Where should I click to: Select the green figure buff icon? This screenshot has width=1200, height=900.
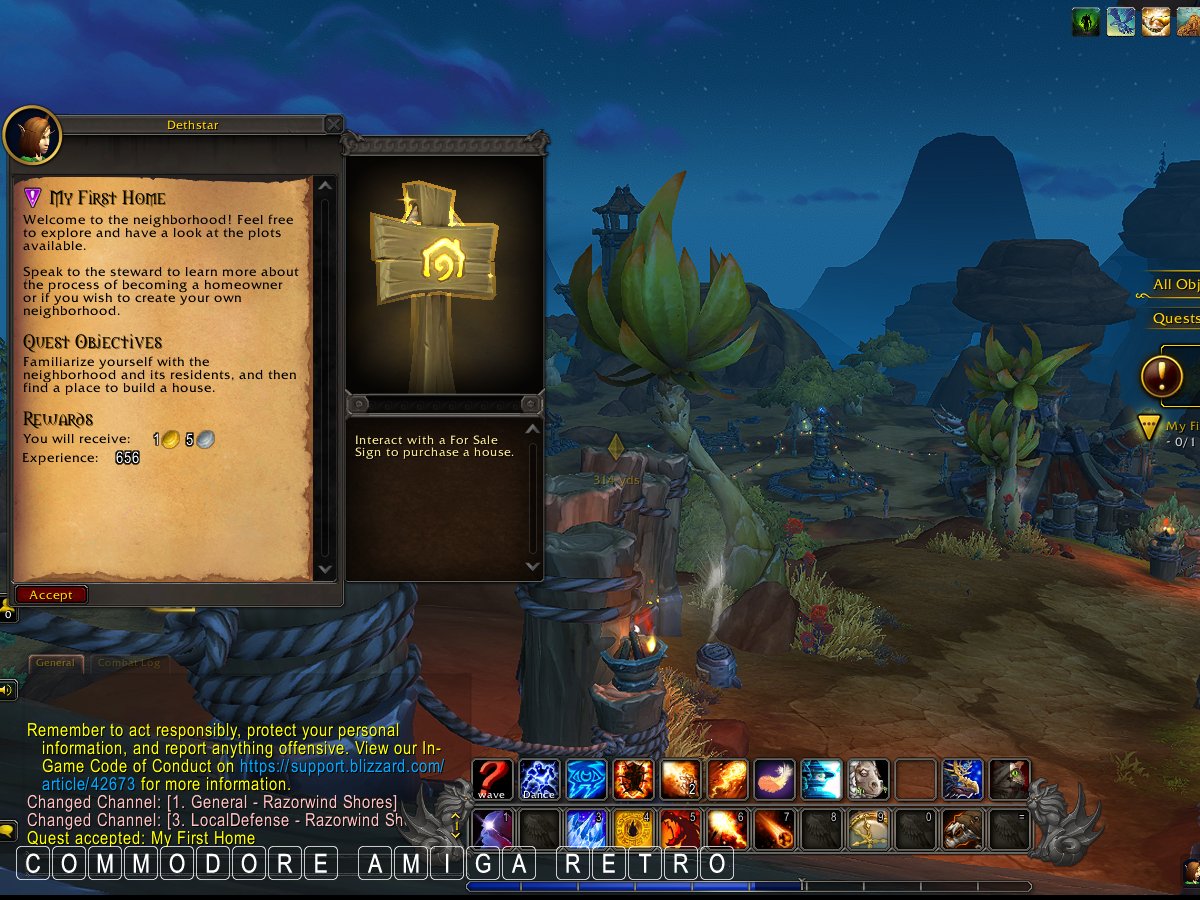click(1086, 21)
